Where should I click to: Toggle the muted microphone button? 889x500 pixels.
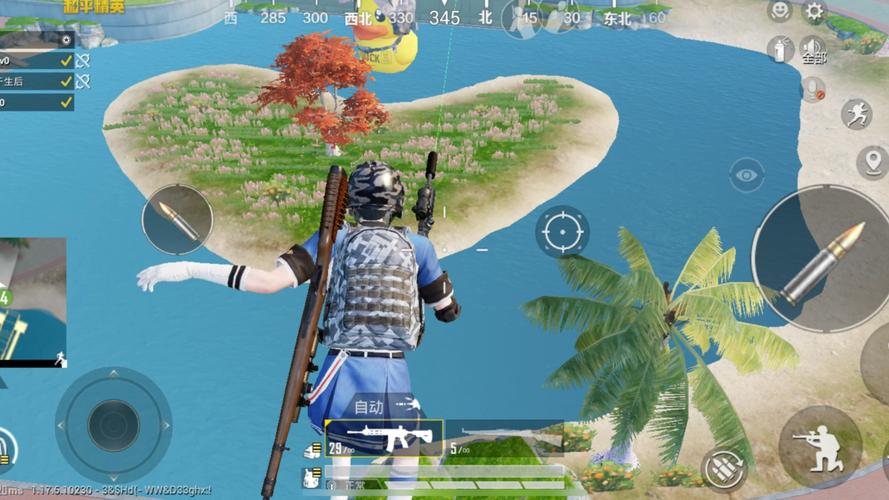814,88
